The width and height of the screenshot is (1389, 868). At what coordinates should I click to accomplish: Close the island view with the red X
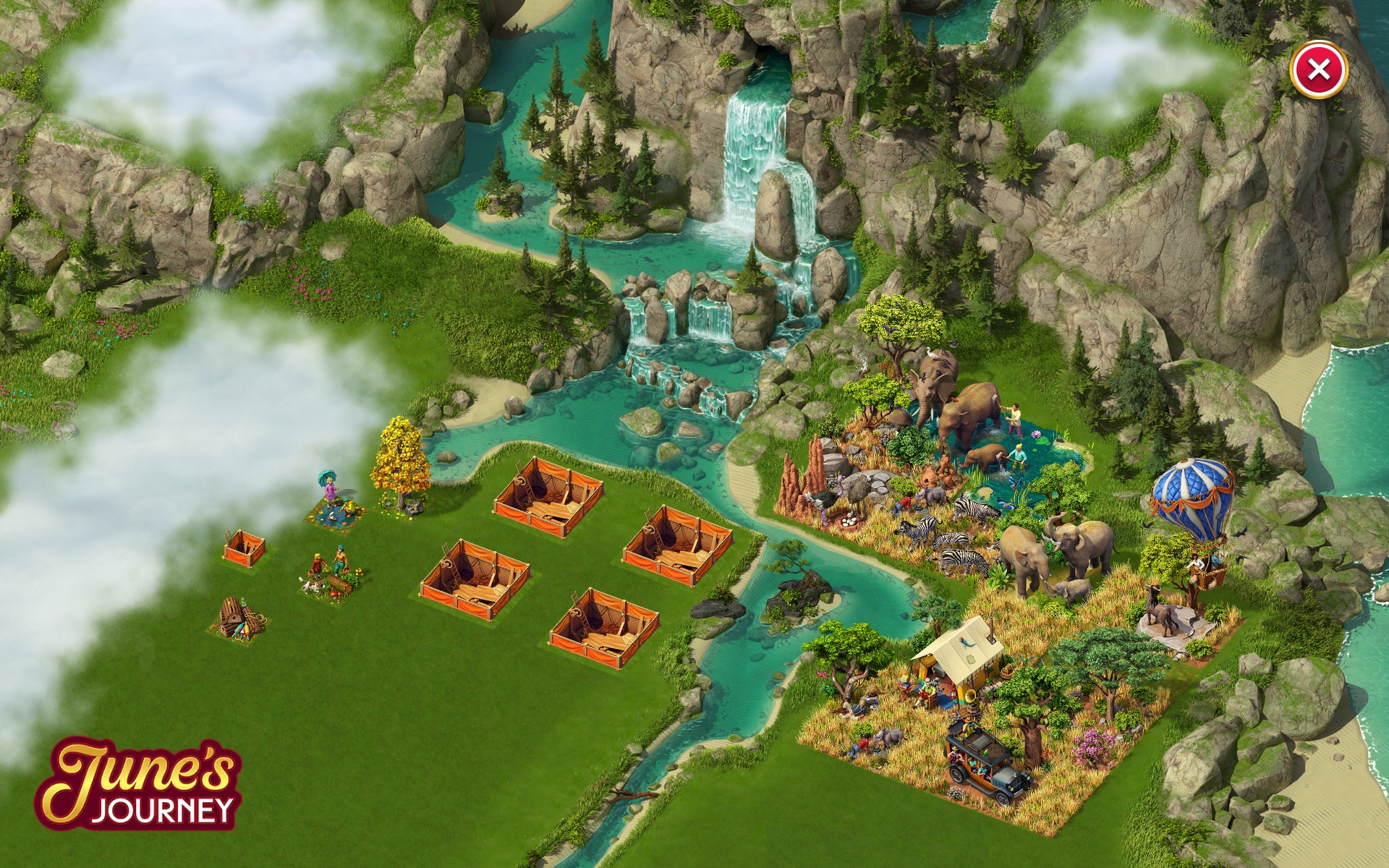point(1318,70)
